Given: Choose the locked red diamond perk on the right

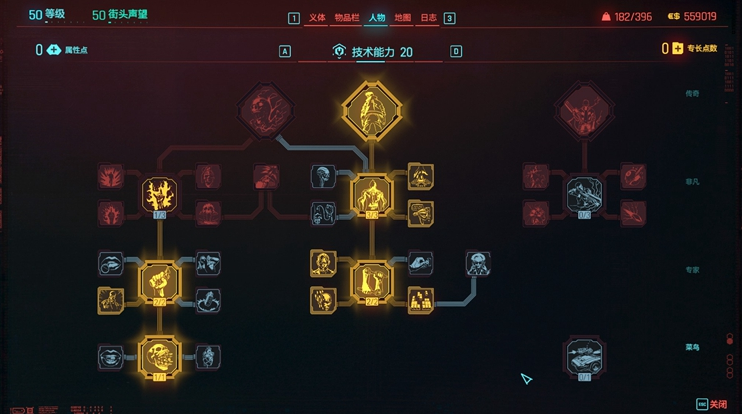Looking at the screenshot, I should [x=585, y=109].
